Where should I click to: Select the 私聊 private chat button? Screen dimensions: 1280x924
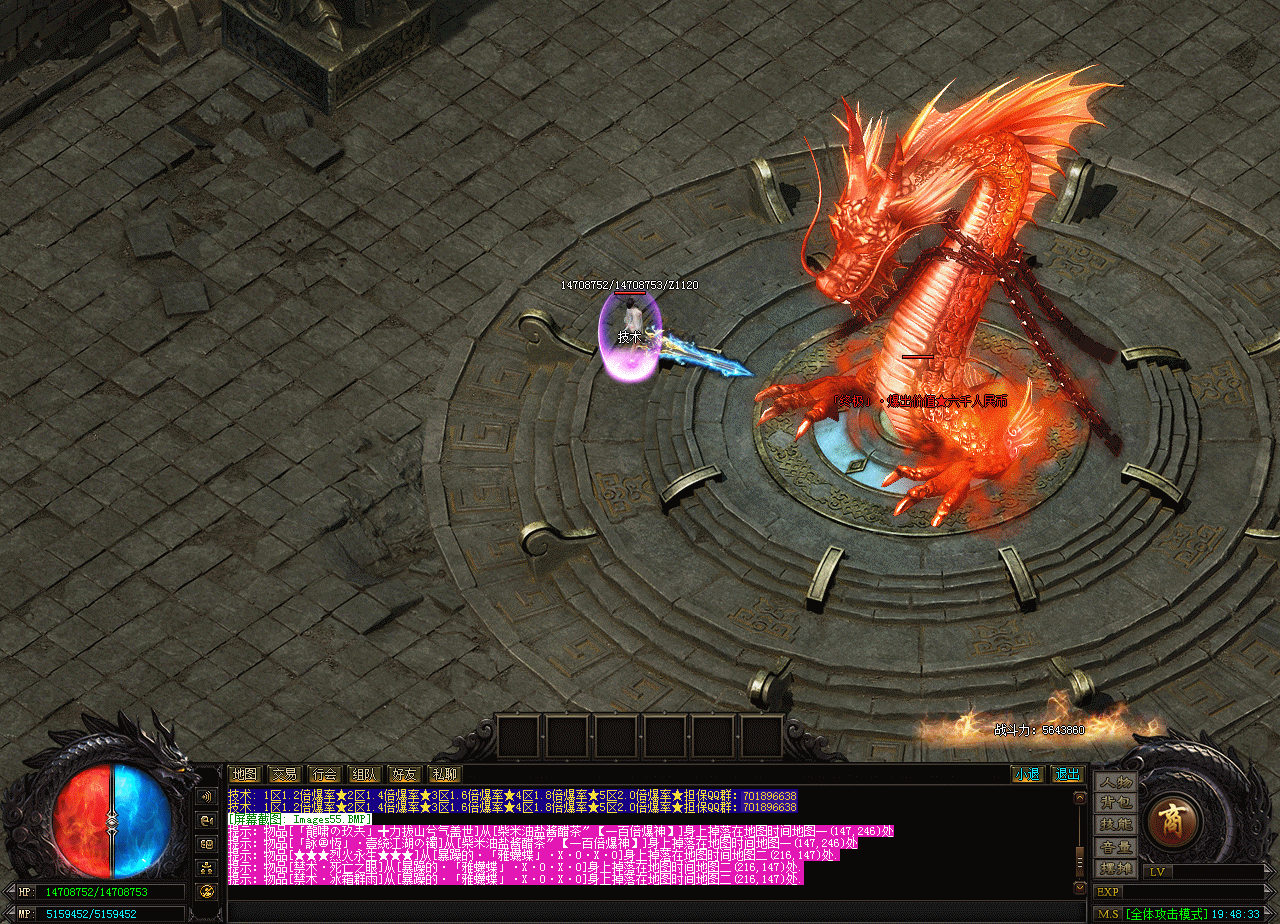pos(444,774)
